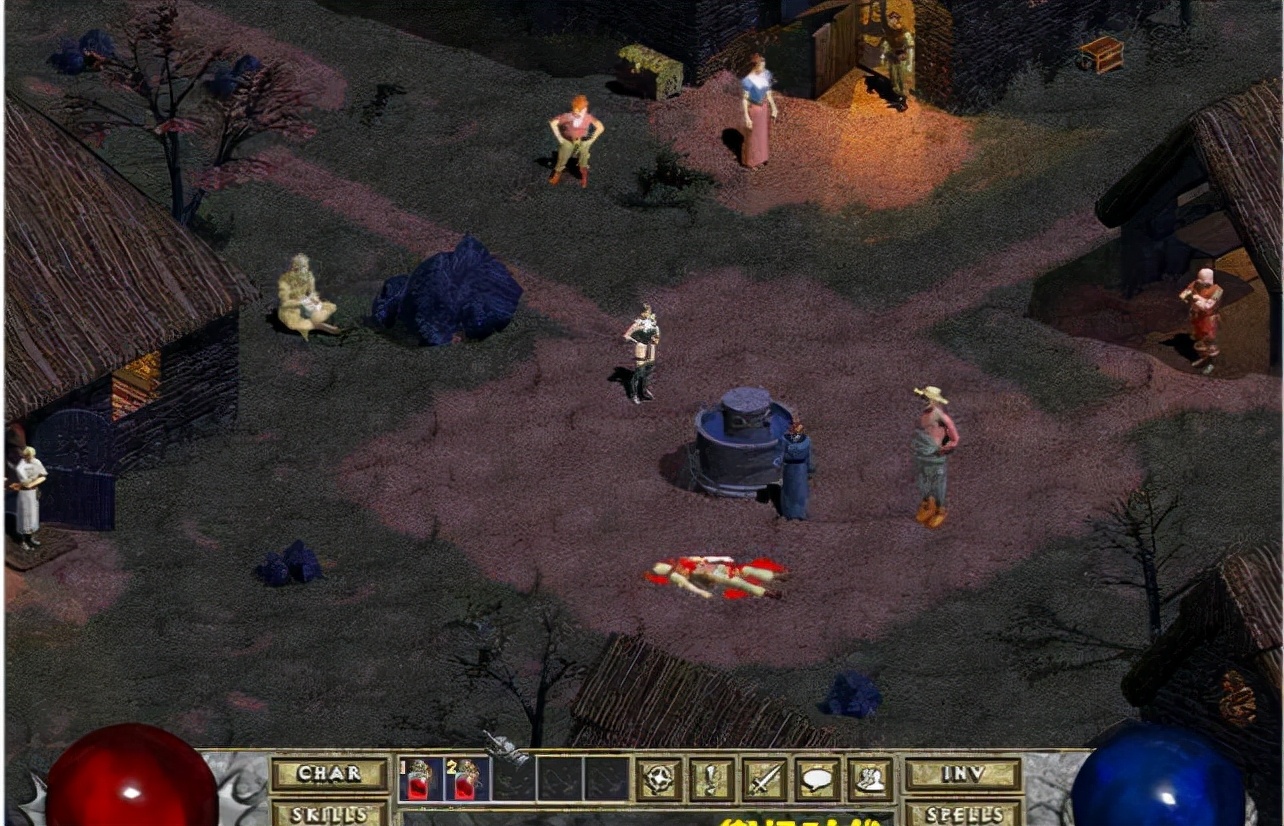Click the treasure chest in the top-right corner

(1099, 53)
